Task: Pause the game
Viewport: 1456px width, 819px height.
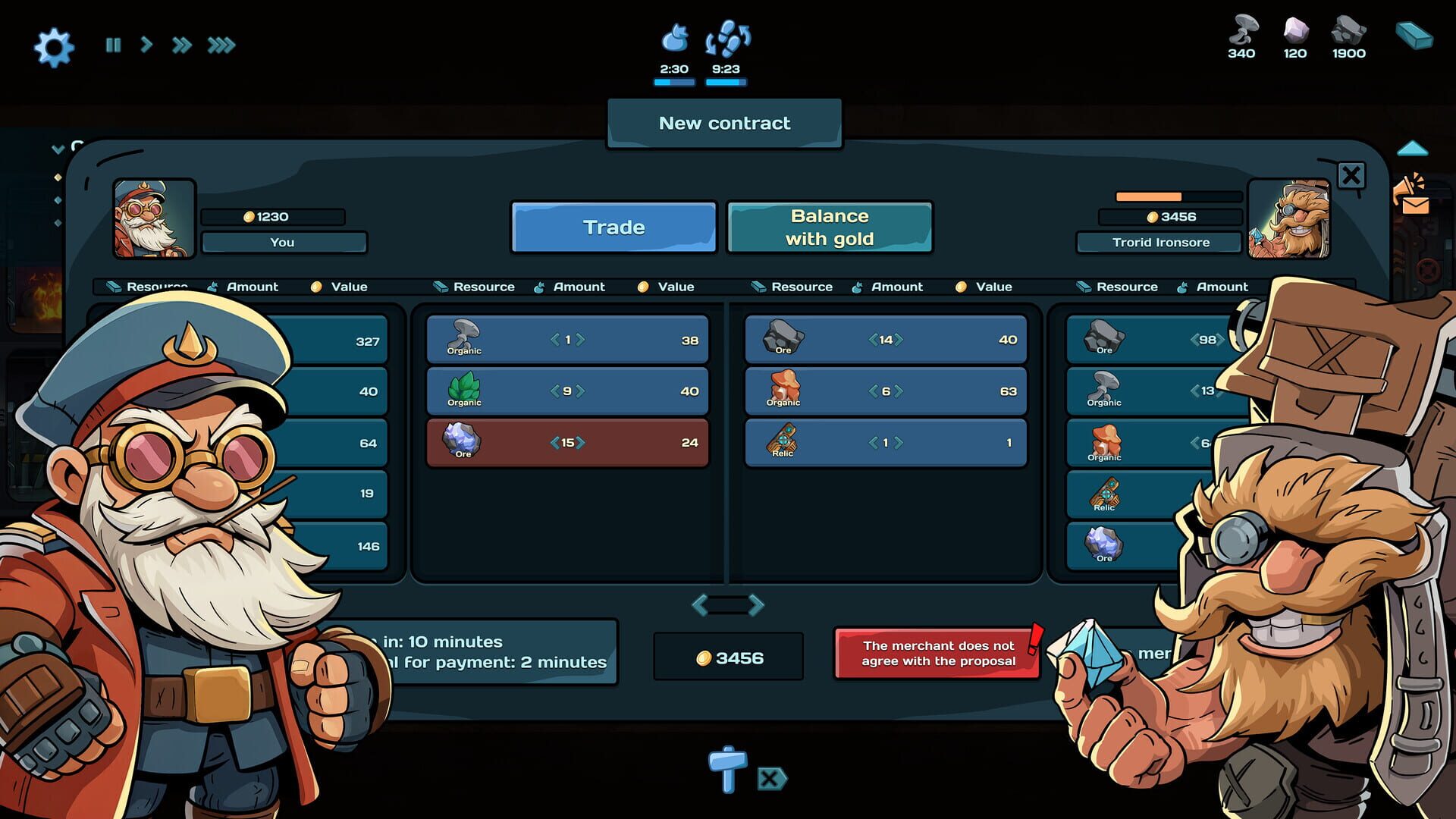Action: pos(113,45)
